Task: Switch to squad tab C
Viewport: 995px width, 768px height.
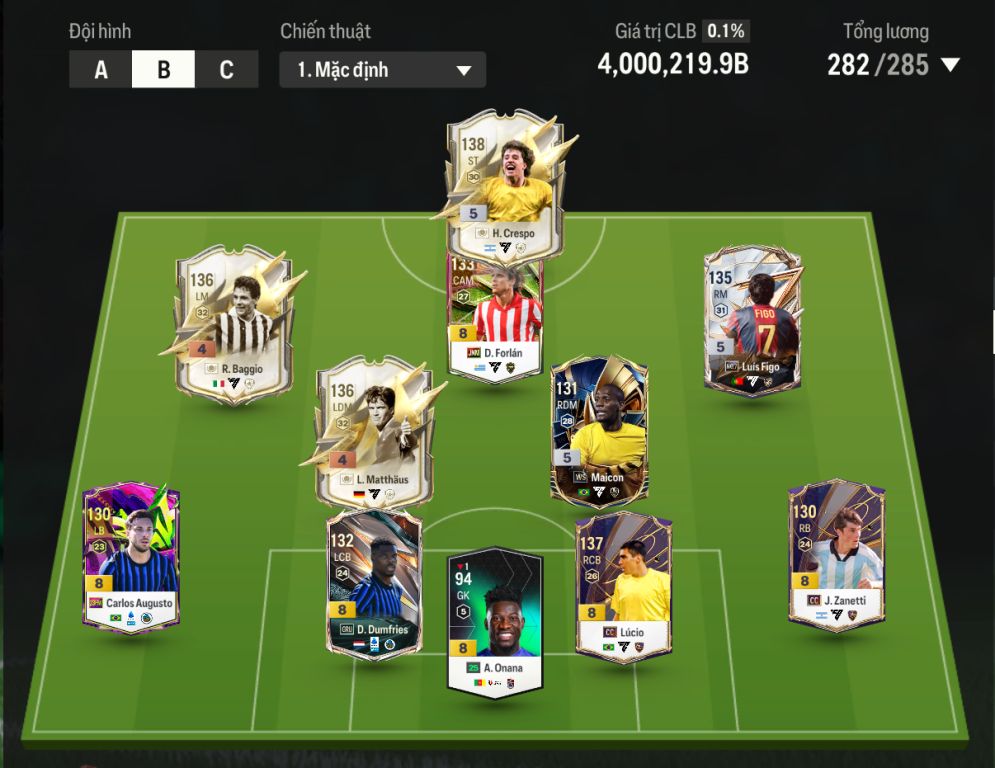Action: pos(226,70)
